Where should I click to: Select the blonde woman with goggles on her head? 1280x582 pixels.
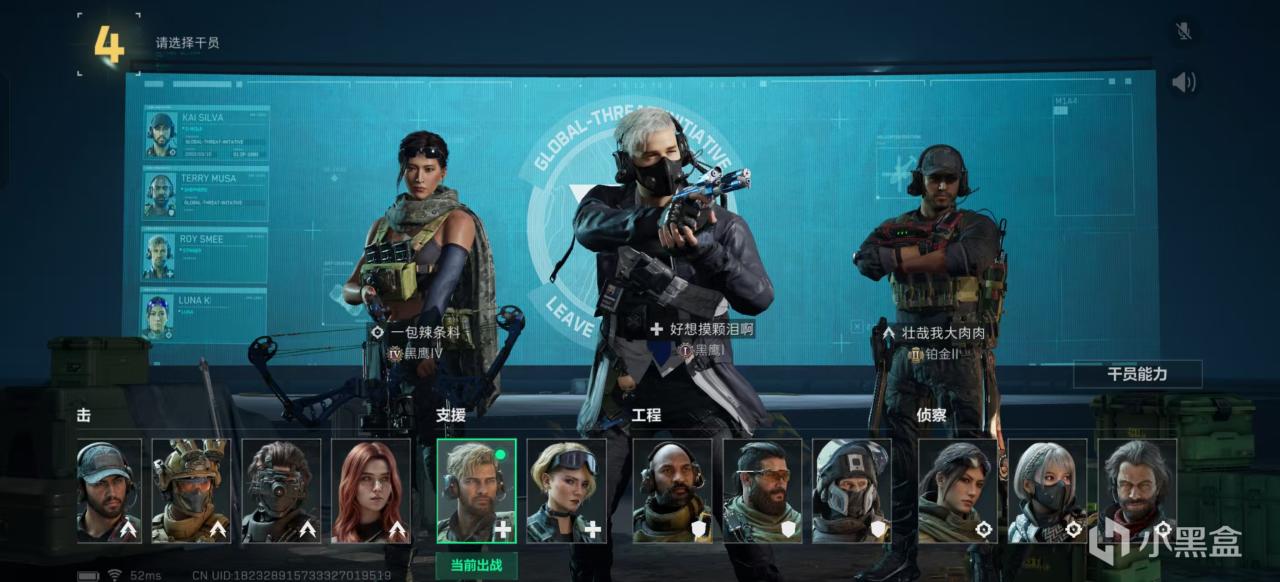click(x=566, y=490)
